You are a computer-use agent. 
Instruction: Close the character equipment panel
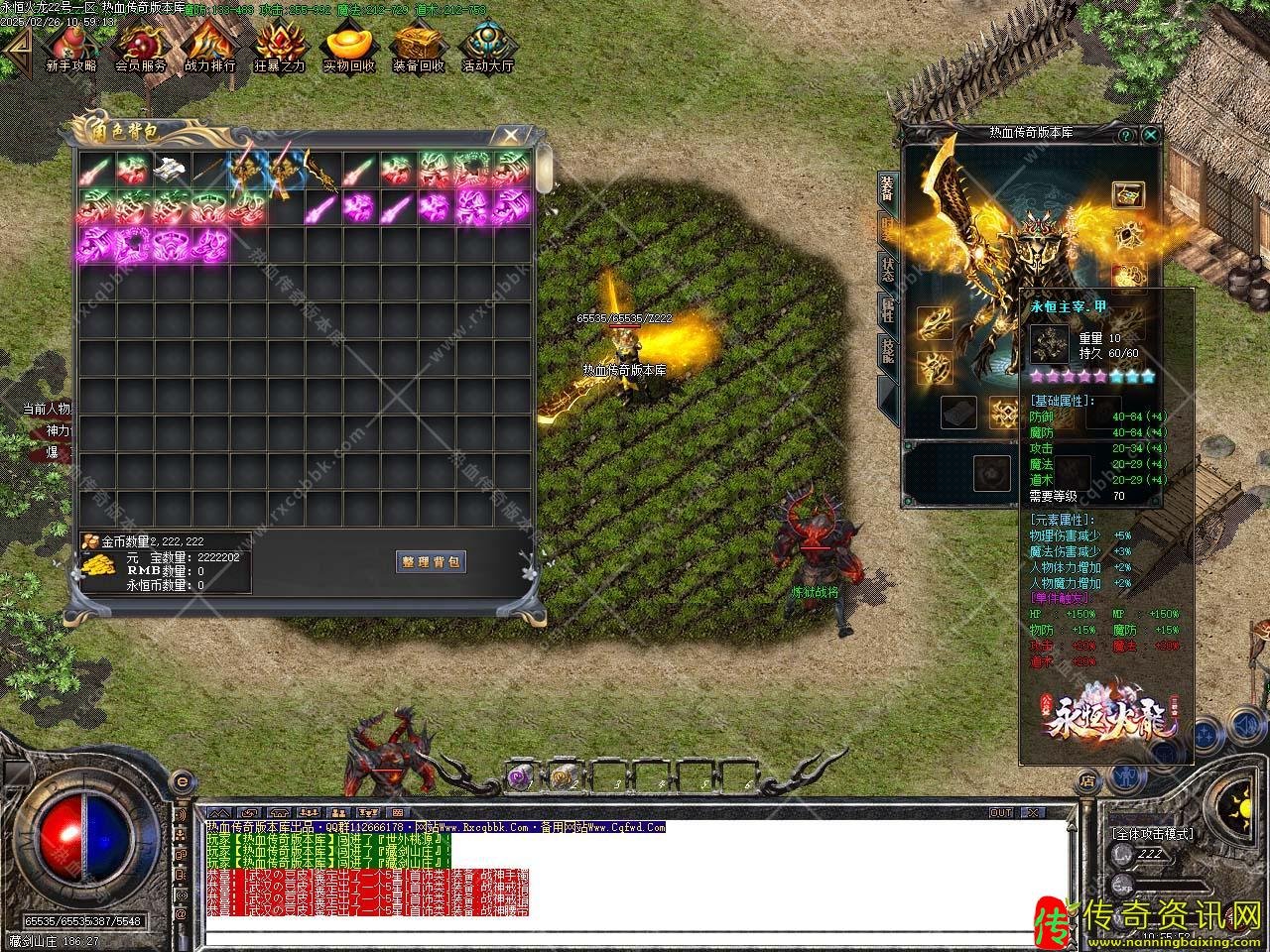pyautogui.click(x=1150, y=134)
